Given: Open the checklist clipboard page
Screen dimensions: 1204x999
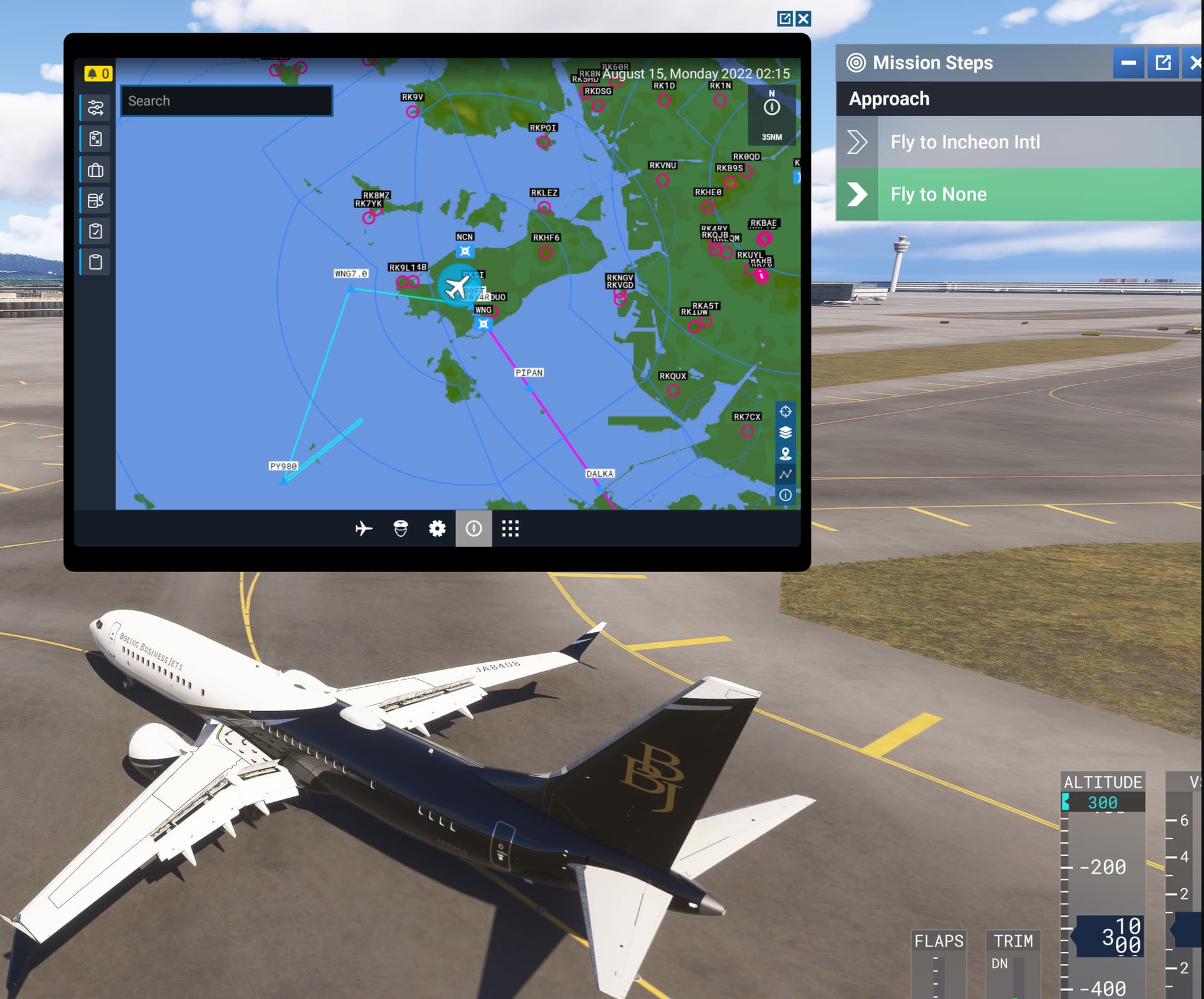Looking at the screenshot, I should tap(94, 231).
